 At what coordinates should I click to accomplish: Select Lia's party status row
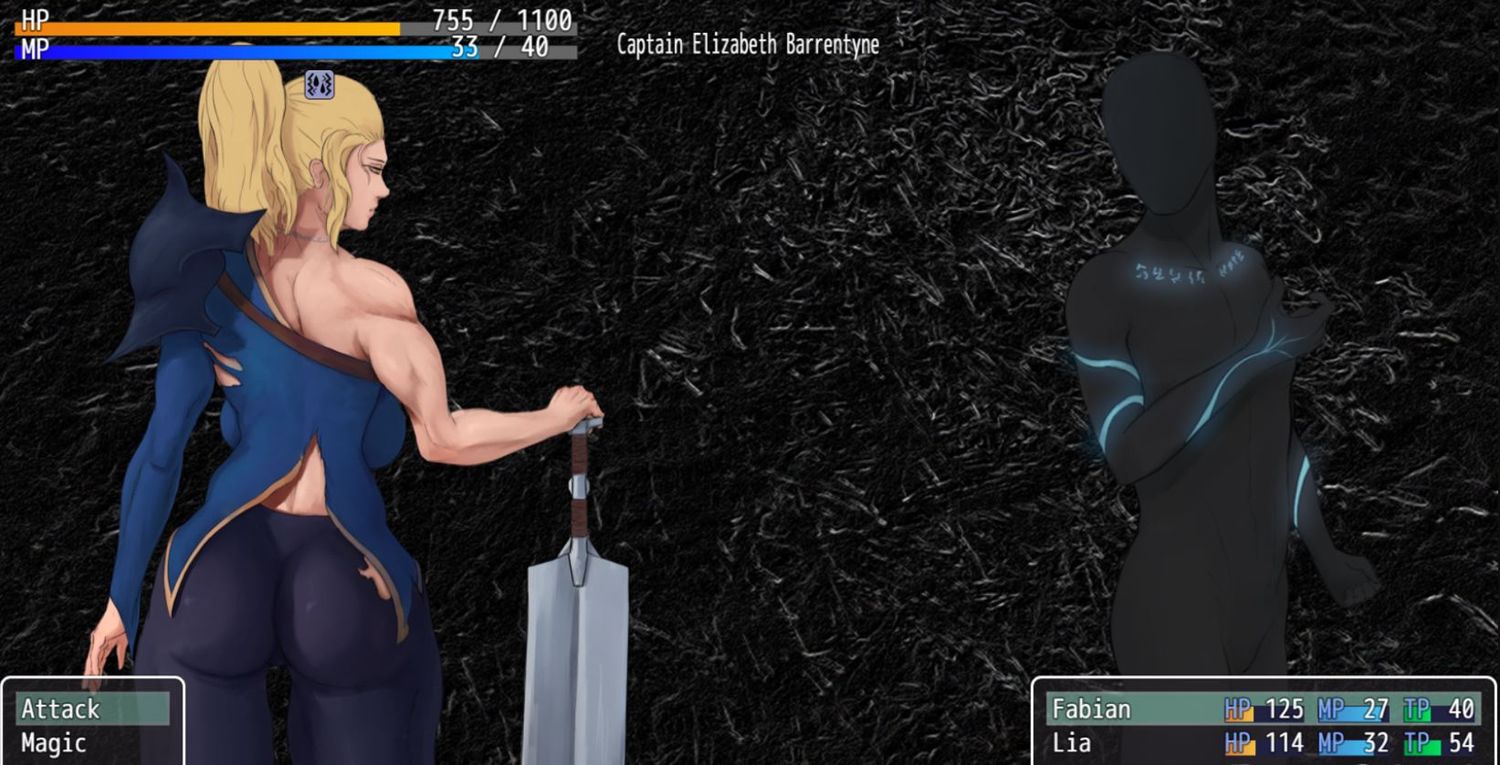1262,743
